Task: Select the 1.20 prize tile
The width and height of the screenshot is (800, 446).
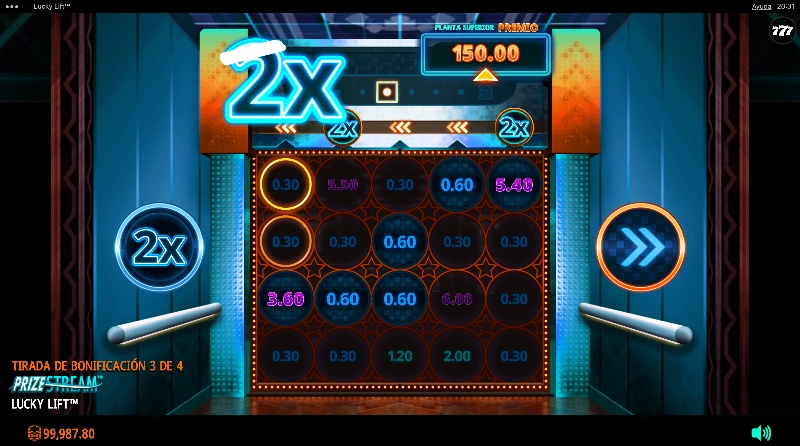Action: click(x=400, y=356)
